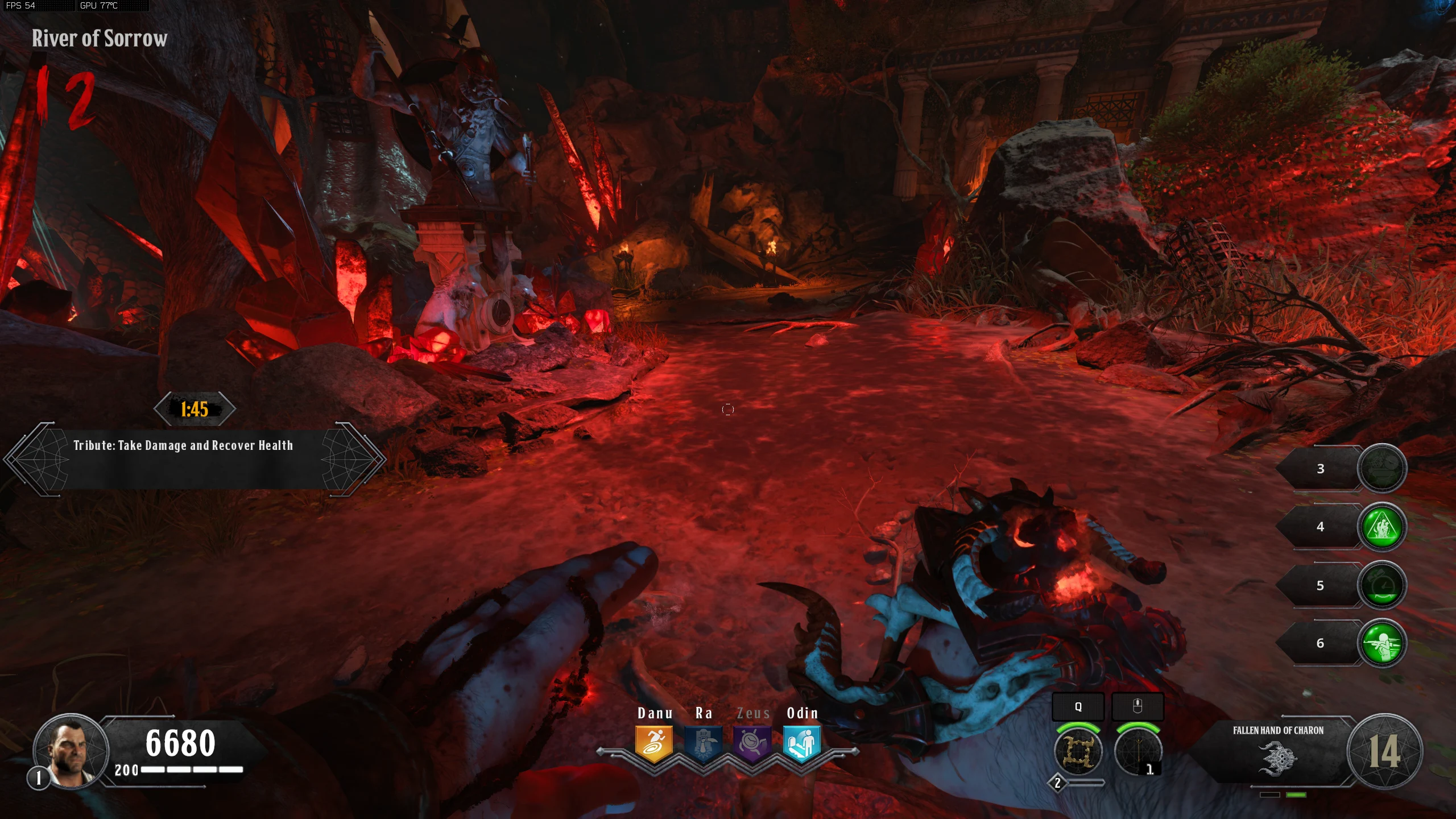Click the Fallen Hand of Charon weapon panel
1456x819 pixels.
1277,751
